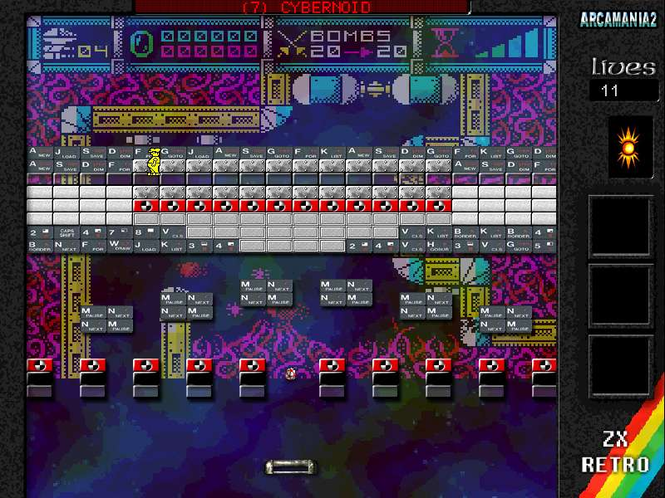Viewport: 665px width, 498px height.
Task: Select the orange starburst power-up icon
Action: tap(627, 148)
